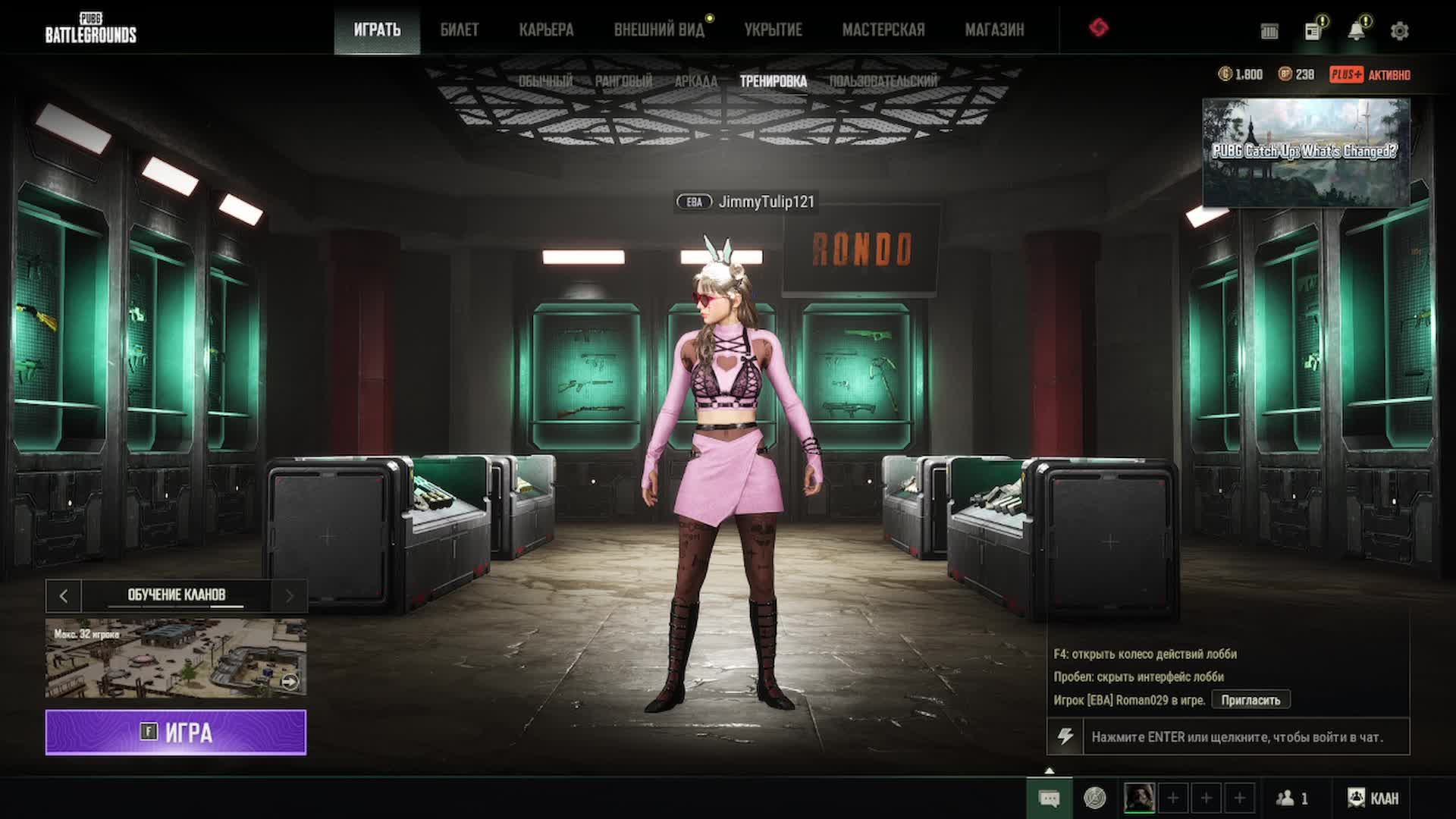Select the Пользовательский custom match mode
Viewport: 1456px width, 819px height.
pyautogui.click(x=883, y=81)
